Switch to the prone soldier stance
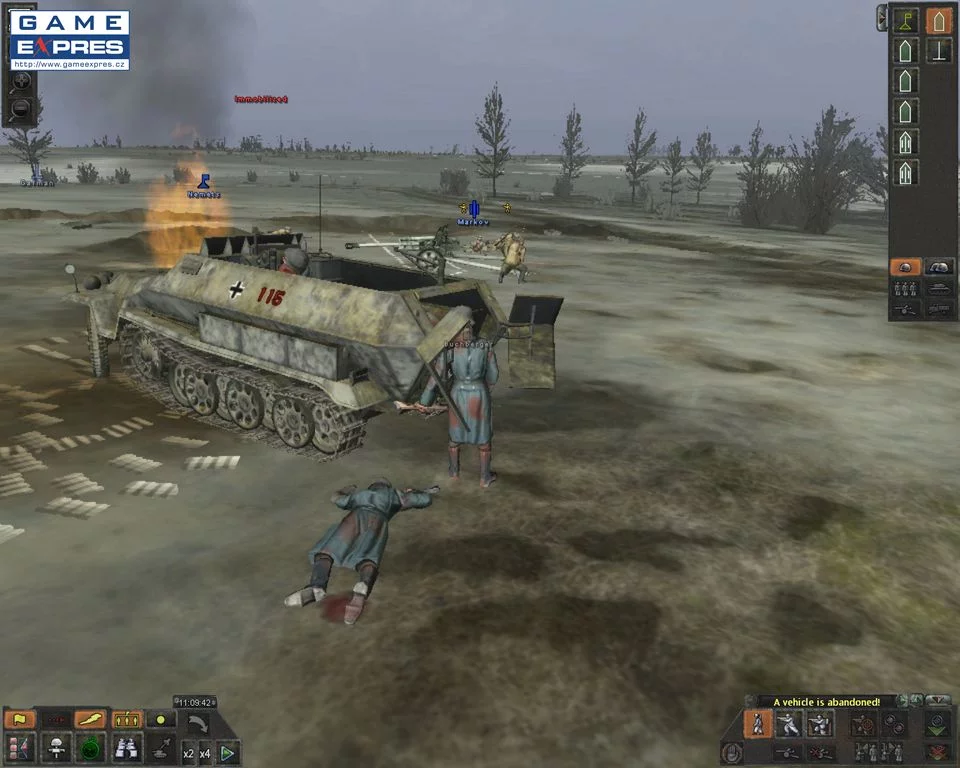960x768 pixels. (820, 724)
